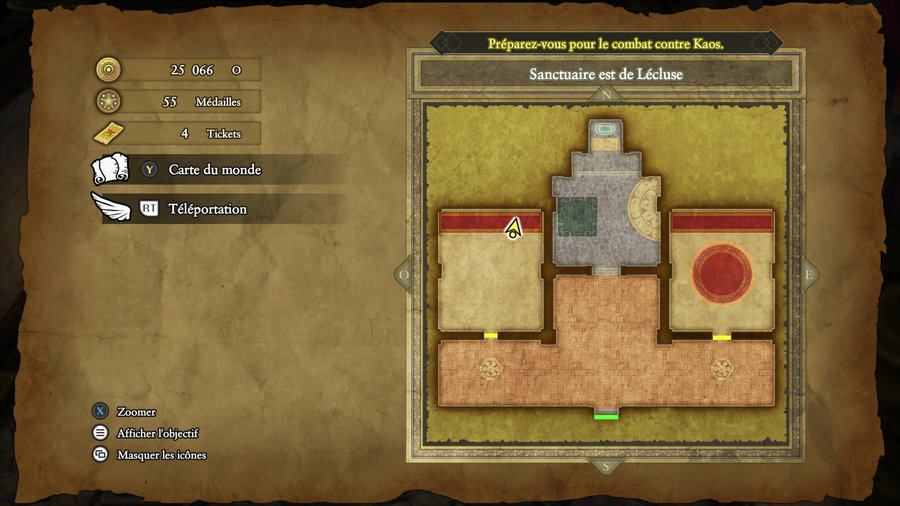Click the player position marker on the map
This screenshot has height=506, width=900.
point(514,229)
